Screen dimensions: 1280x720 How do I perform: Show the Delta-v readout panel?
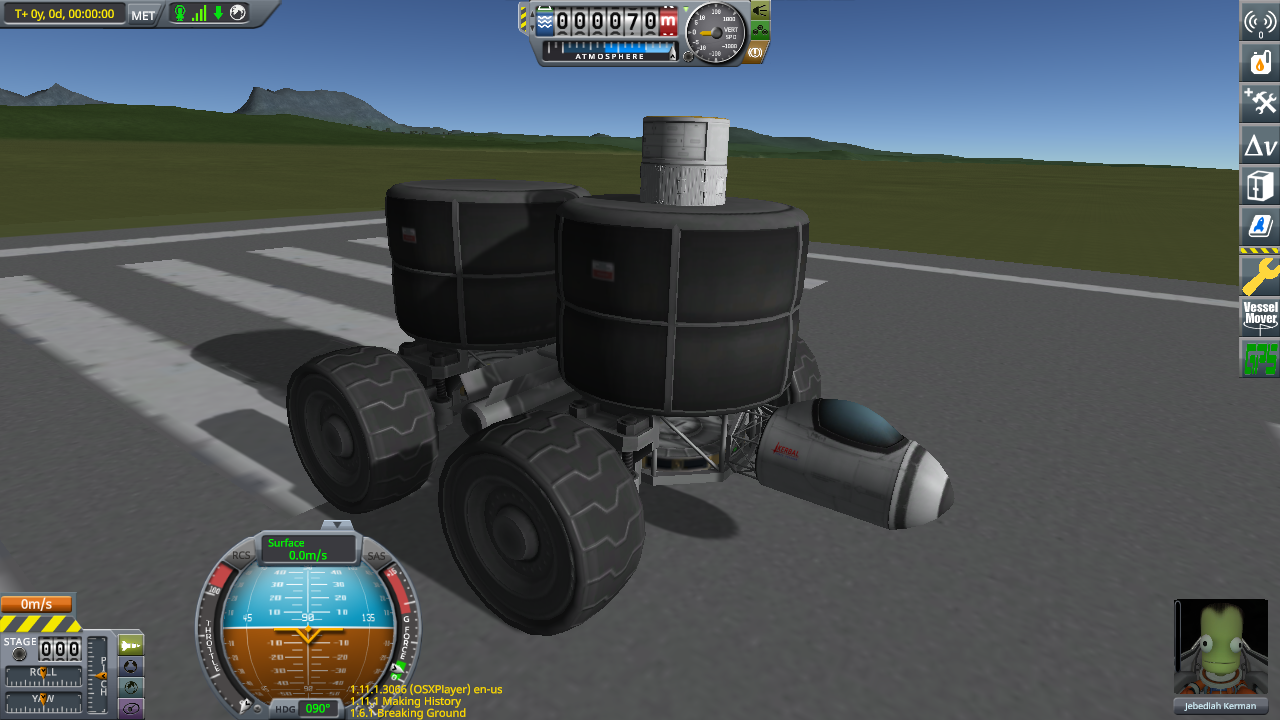(x=1259, y=144)
